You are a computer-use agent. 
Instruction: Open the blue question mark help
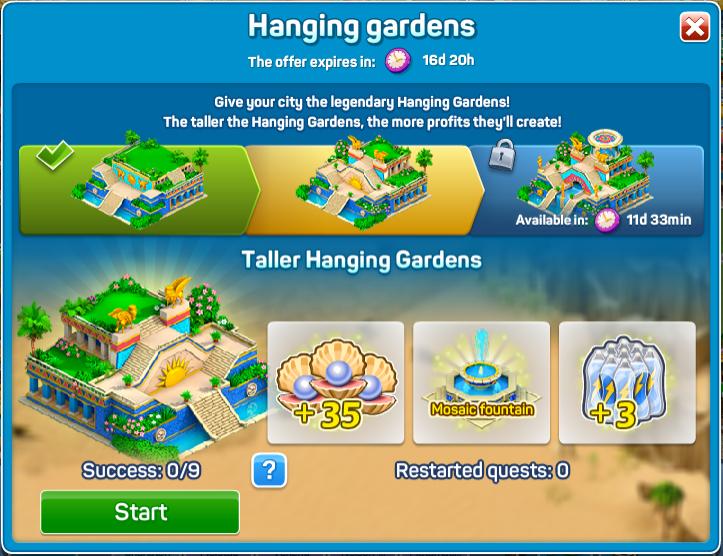[269, 469]
